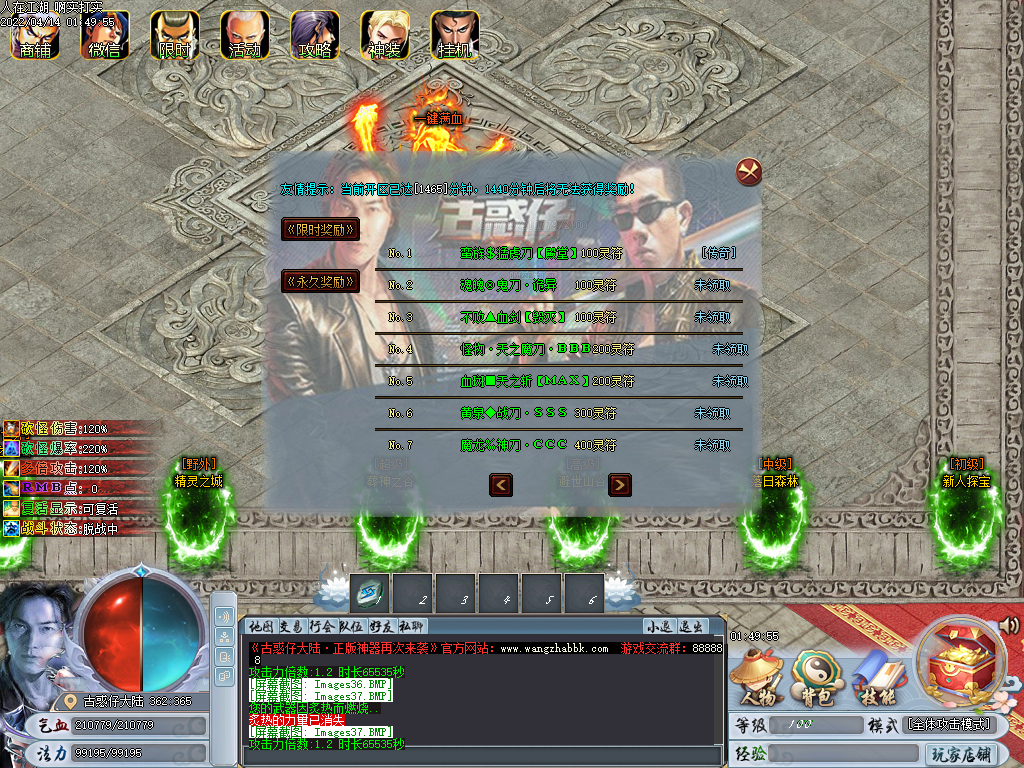Open the 攻略 strategy guide icon
Viewport: 1024px width, 768px height.
(315, 35)
